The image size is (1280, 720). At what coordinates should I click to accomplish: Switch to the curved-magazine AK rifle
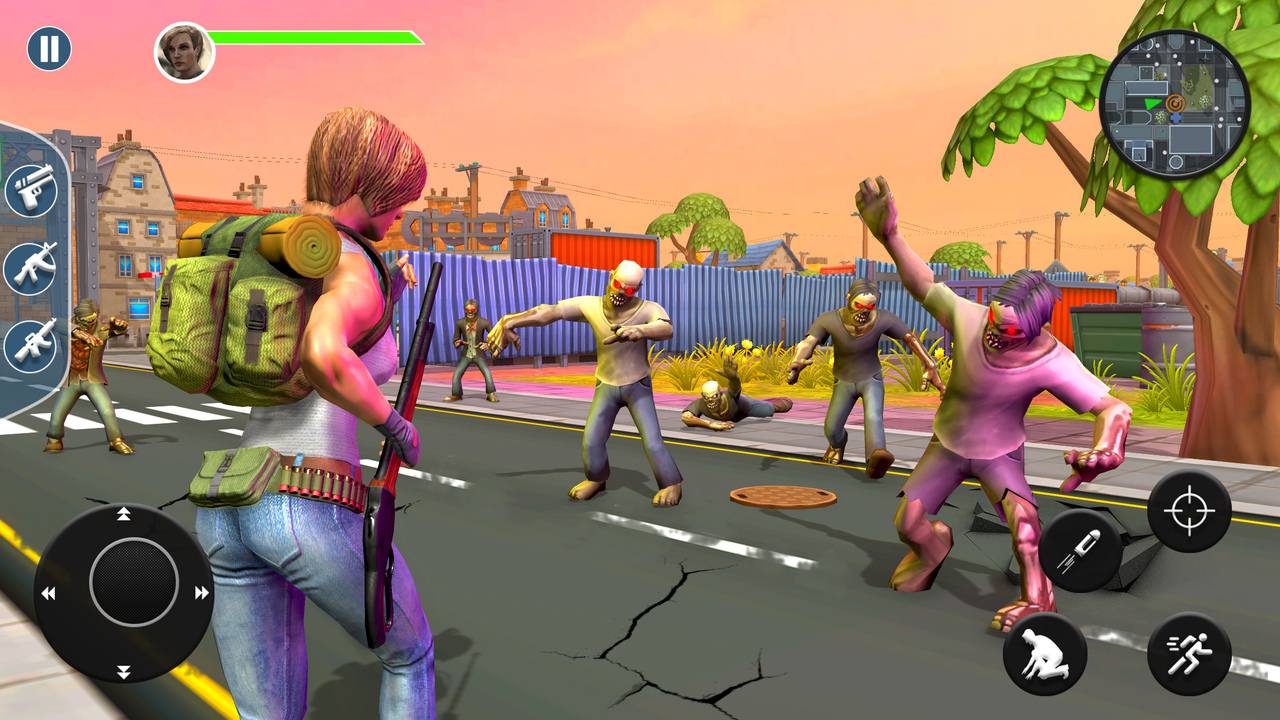31,267
